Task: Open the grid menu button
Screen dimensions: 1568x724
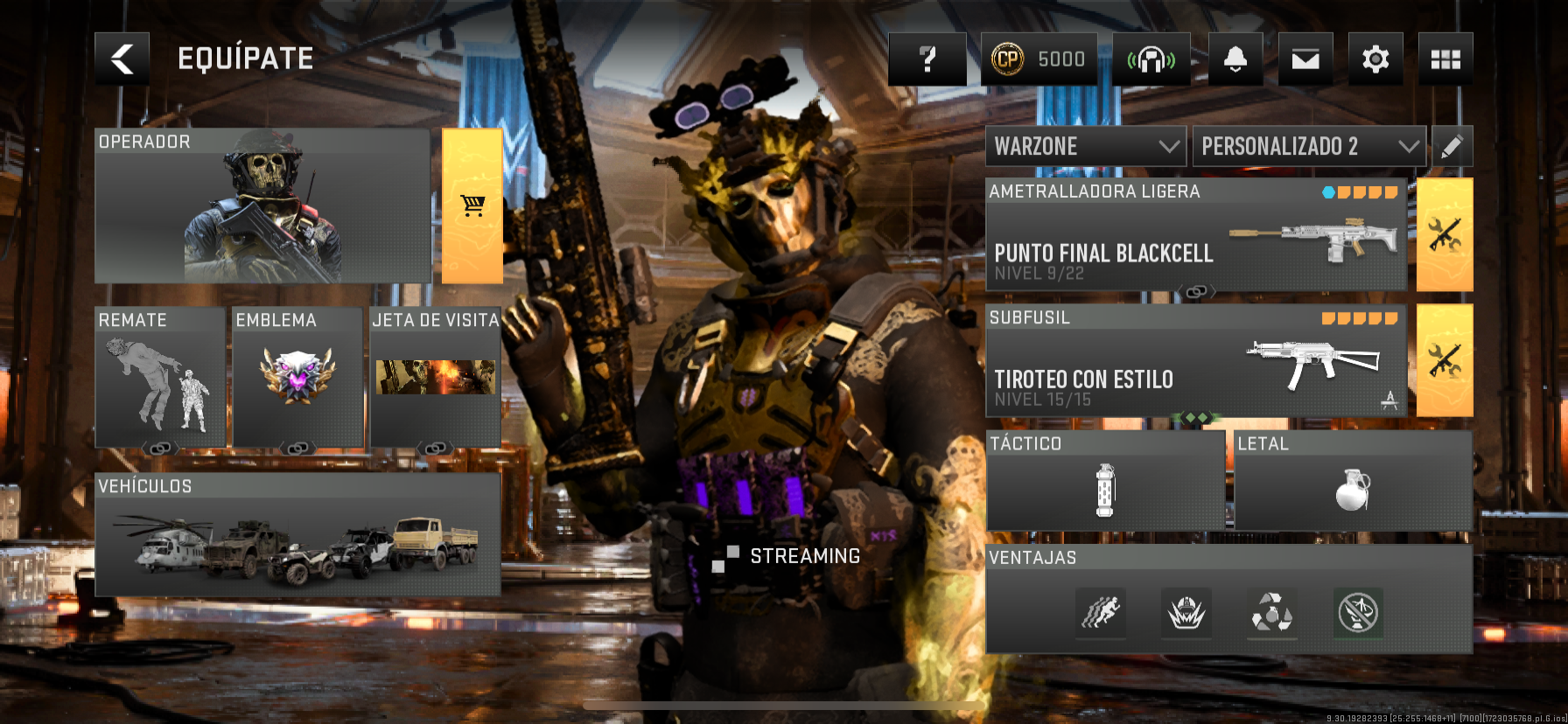Action: 1445,59
